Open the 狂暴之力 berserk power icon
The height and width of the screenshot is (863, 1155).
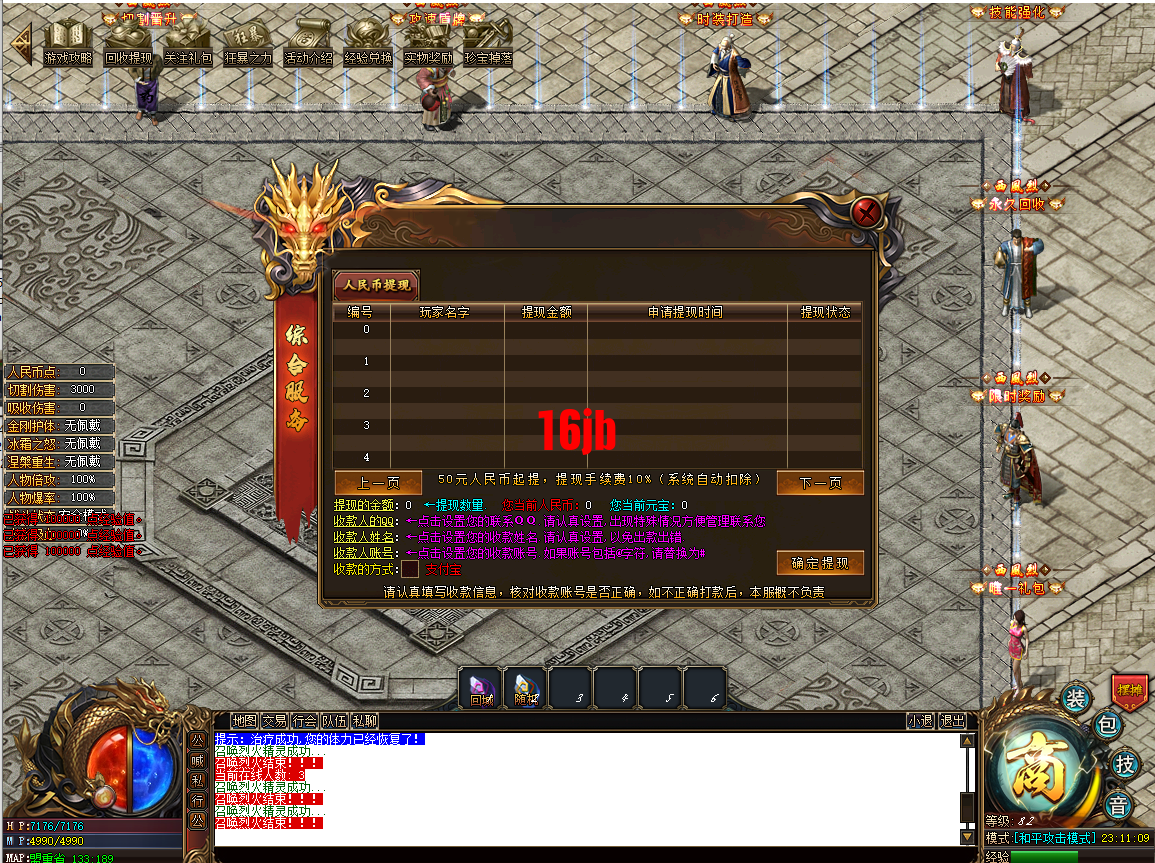click(x=247, y=46)
